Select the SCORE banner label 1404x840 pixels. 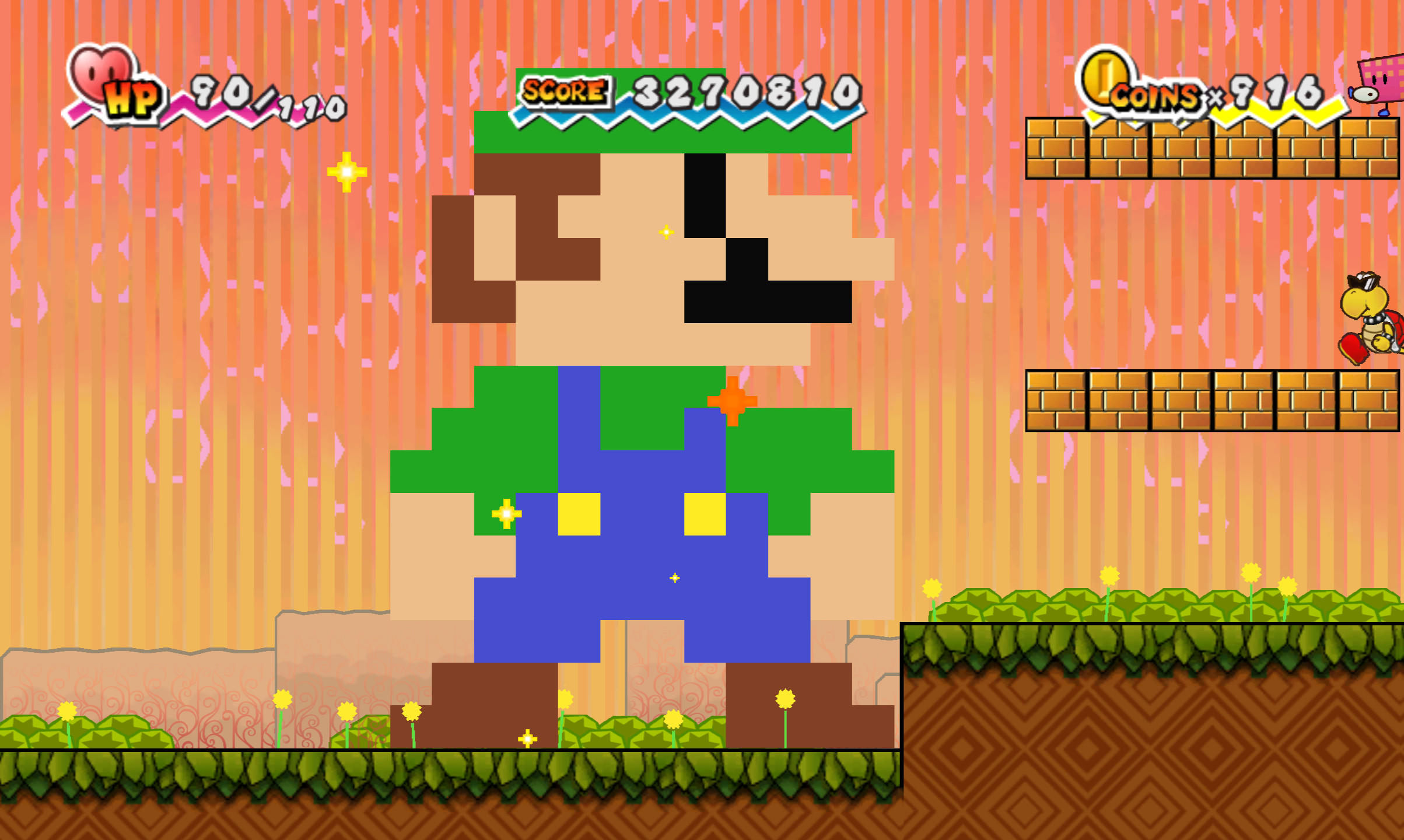pos(563,92)
